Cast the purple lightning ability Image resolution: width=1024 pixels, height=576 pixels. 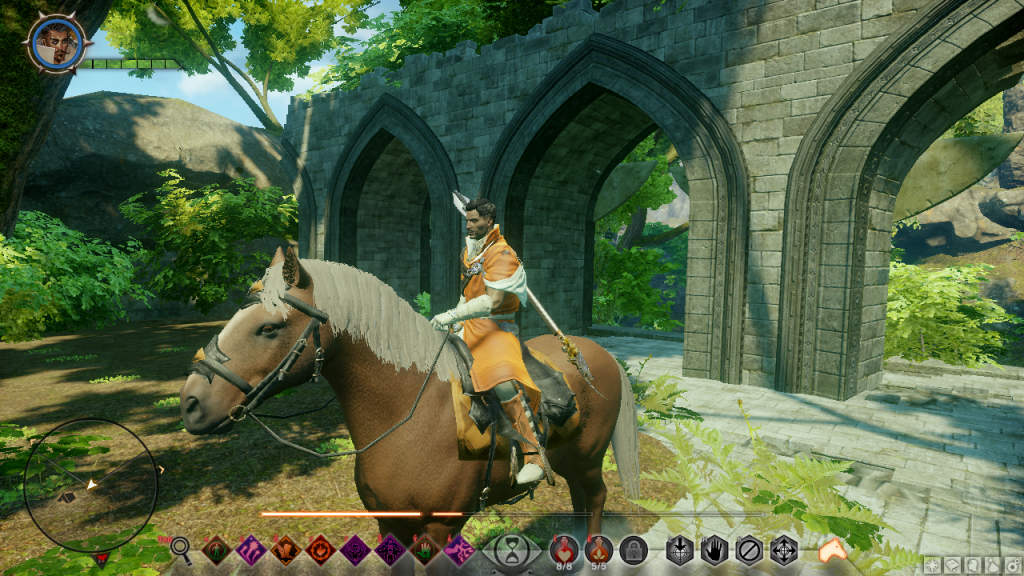pyautogui.click(x=459, y=549)
